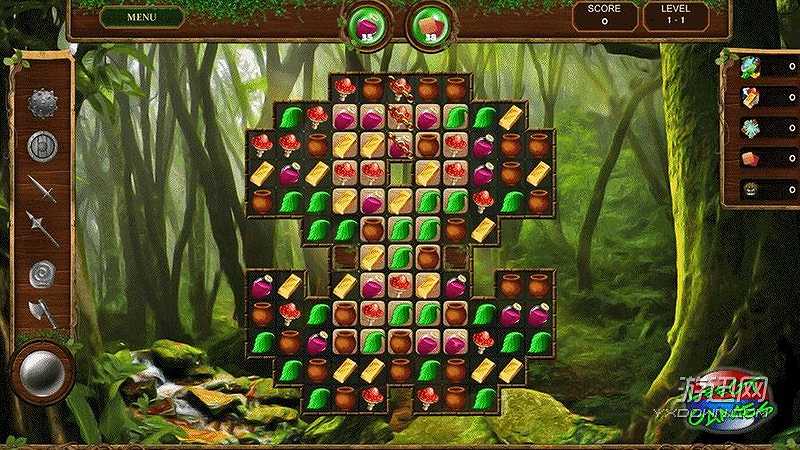Activate the sword power-up
Image resolution: width=800 pixels, height=450 pixels.
(x=42, y=188)
